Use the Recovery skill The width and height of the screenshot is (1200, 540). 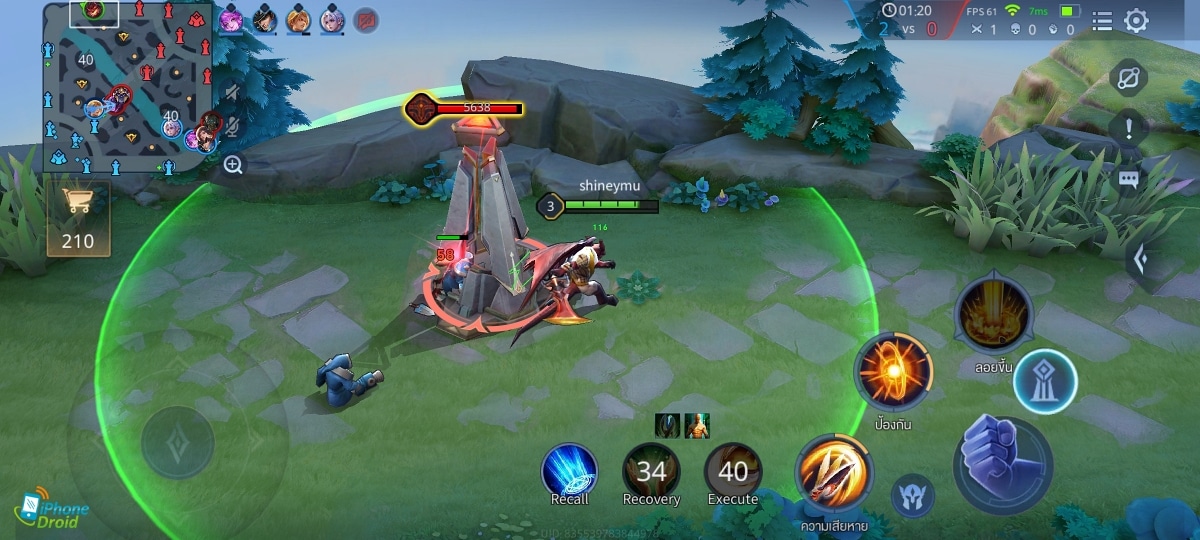coord(651,472)
